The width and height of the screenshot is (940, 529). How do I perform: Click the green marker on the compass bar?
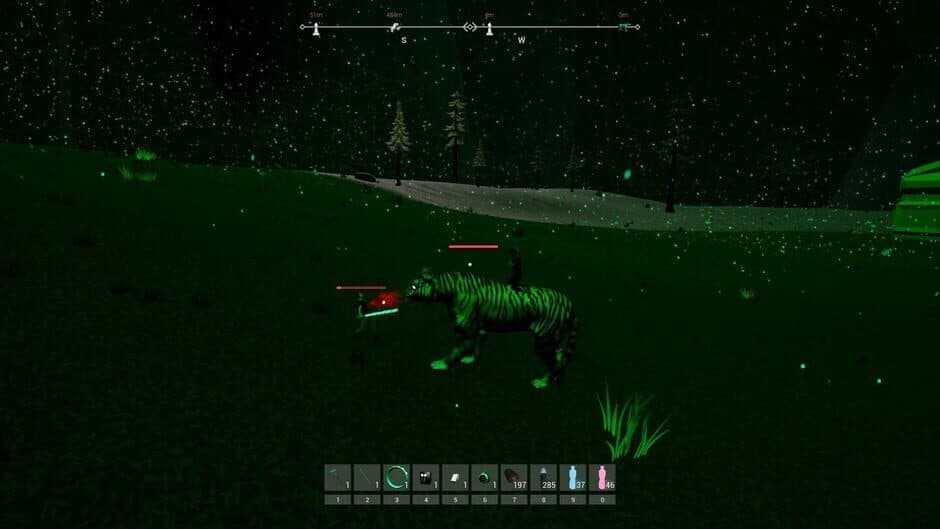click(624, 27)
